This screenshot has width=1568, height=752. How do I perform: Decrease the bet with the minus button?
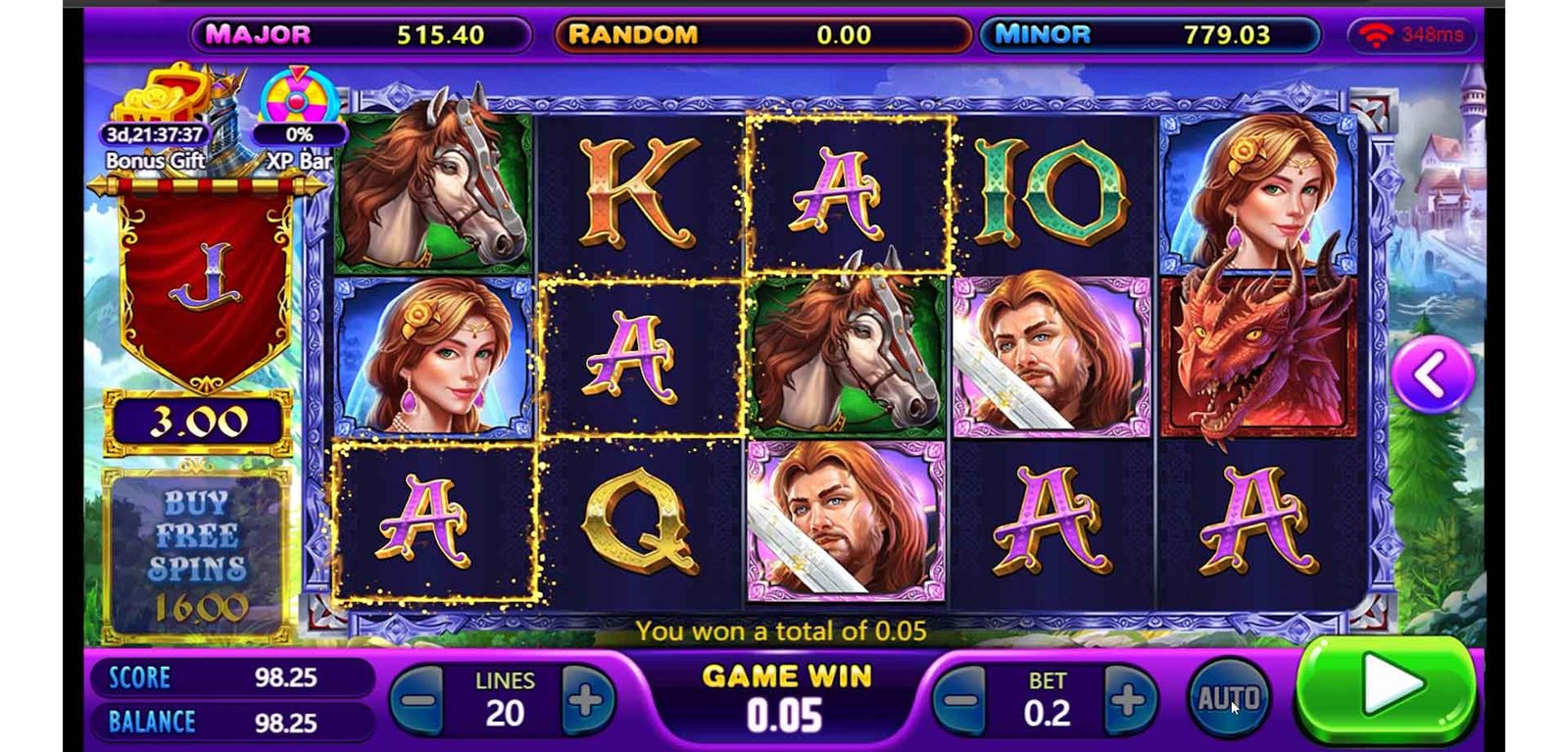click(960, 700)
